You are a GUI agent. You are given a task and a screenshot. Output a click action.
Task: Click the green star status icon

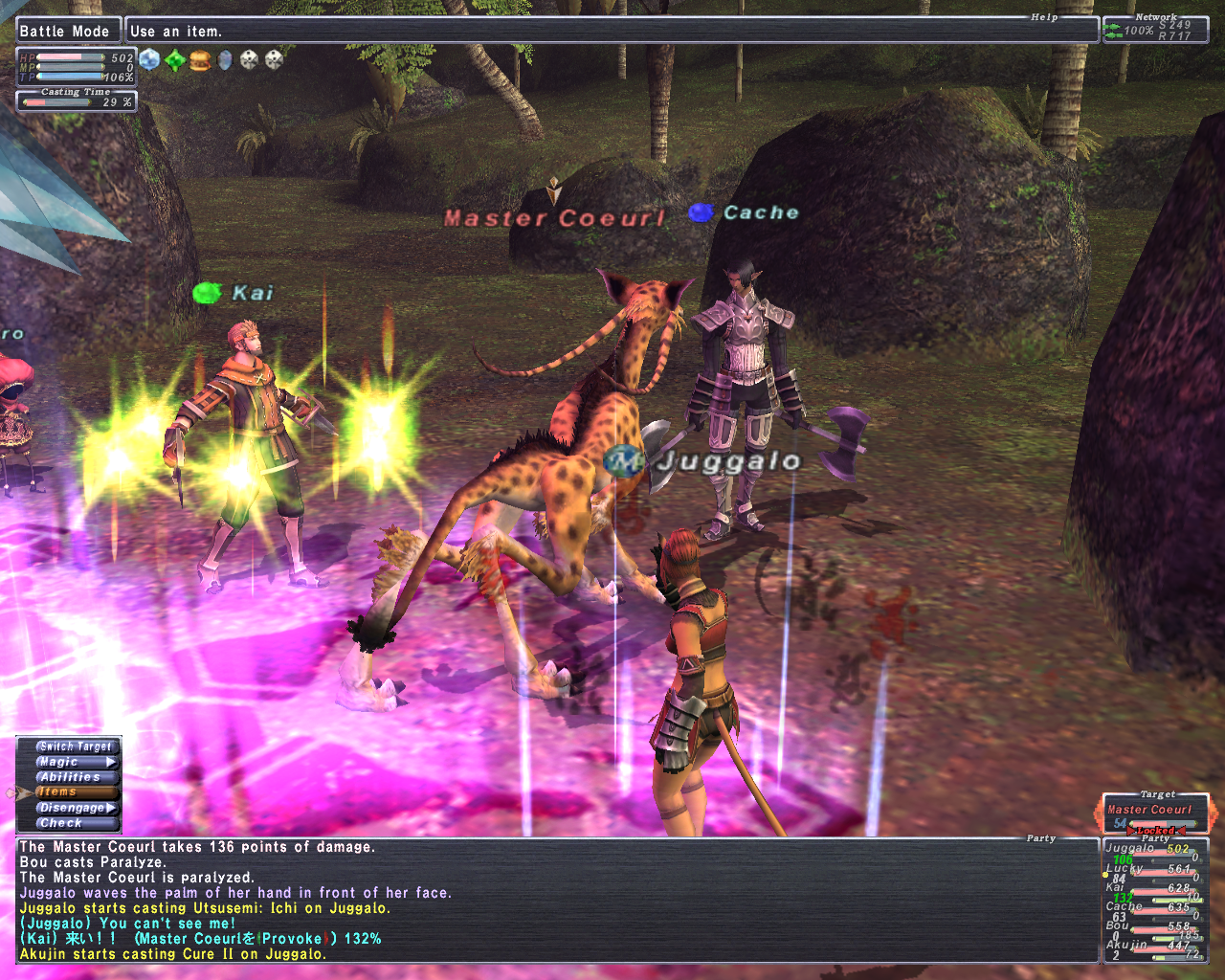[x=175, y=60]
